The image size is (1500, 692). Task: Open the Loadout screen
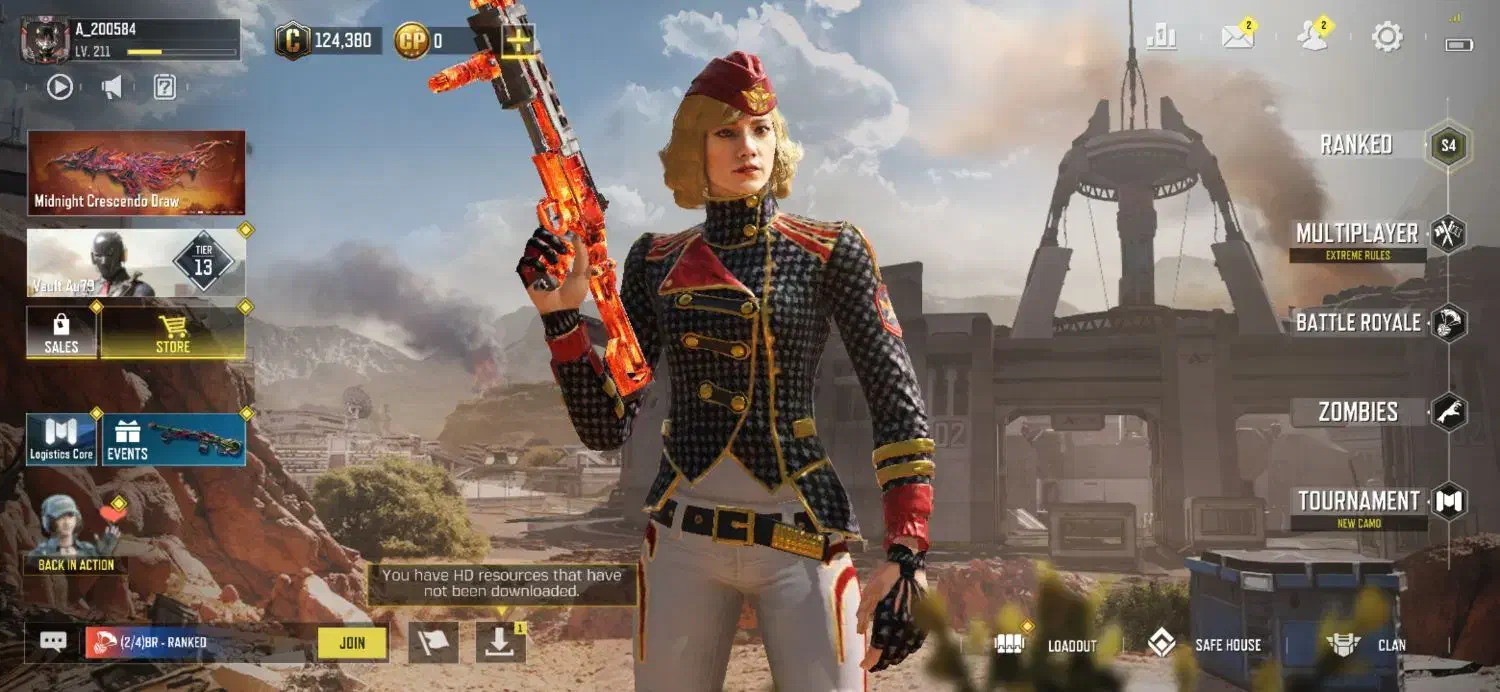click(1056, 645)
